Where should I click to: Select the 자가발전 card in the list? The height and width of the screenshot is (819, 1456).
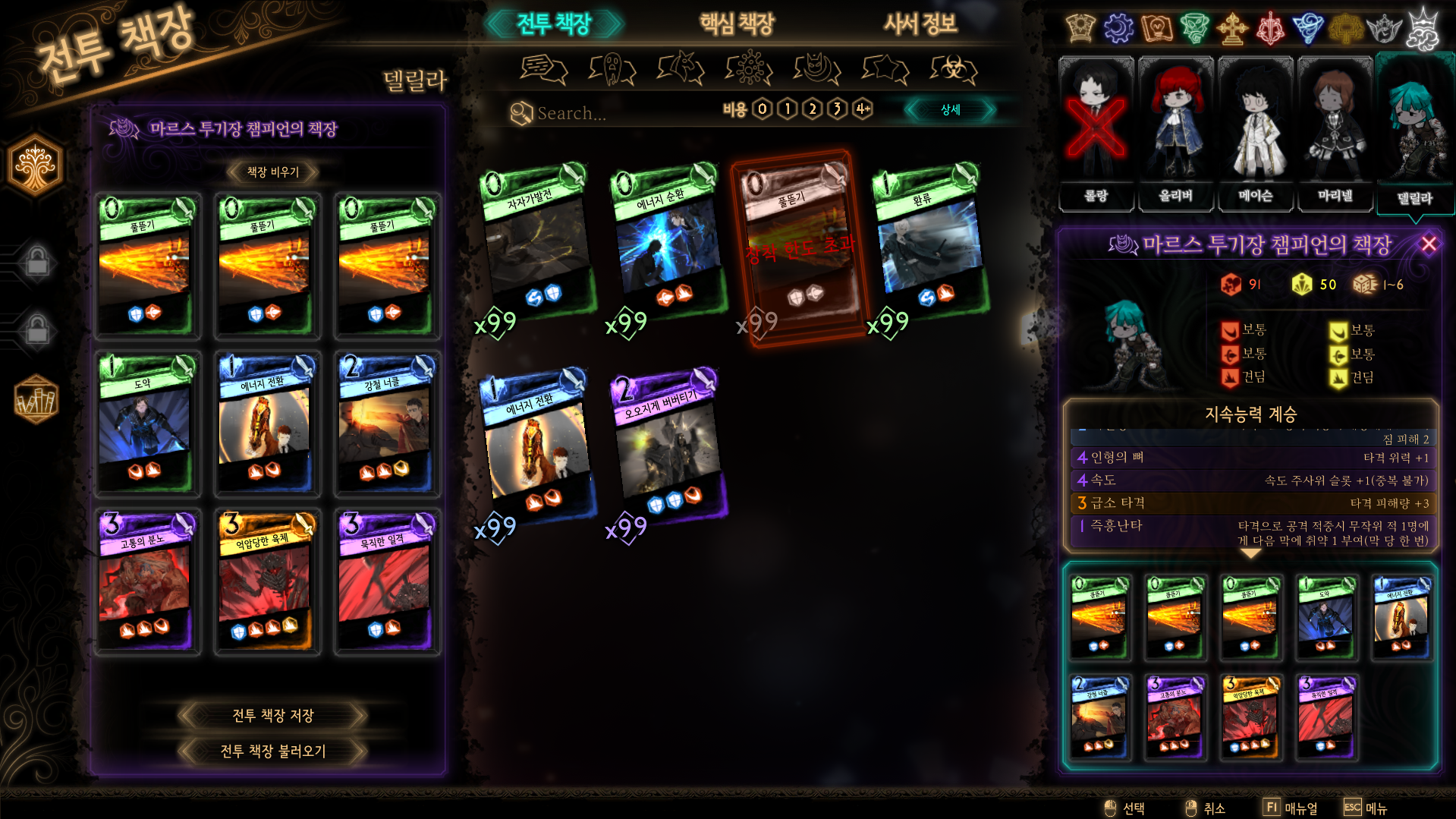pyautogui.click(x=537, y=243)
